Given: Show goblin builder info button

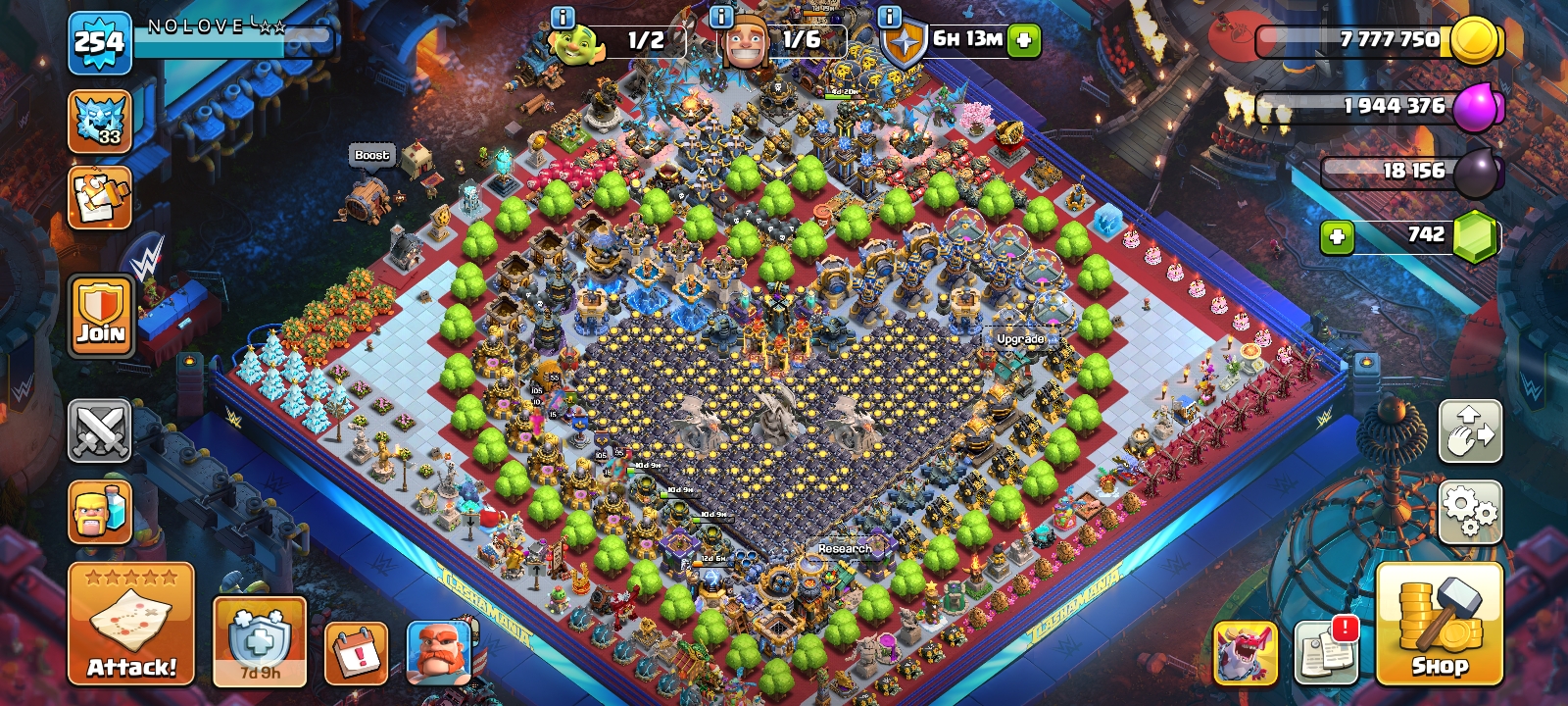Looking at the screenshot, I should [563, 17].
